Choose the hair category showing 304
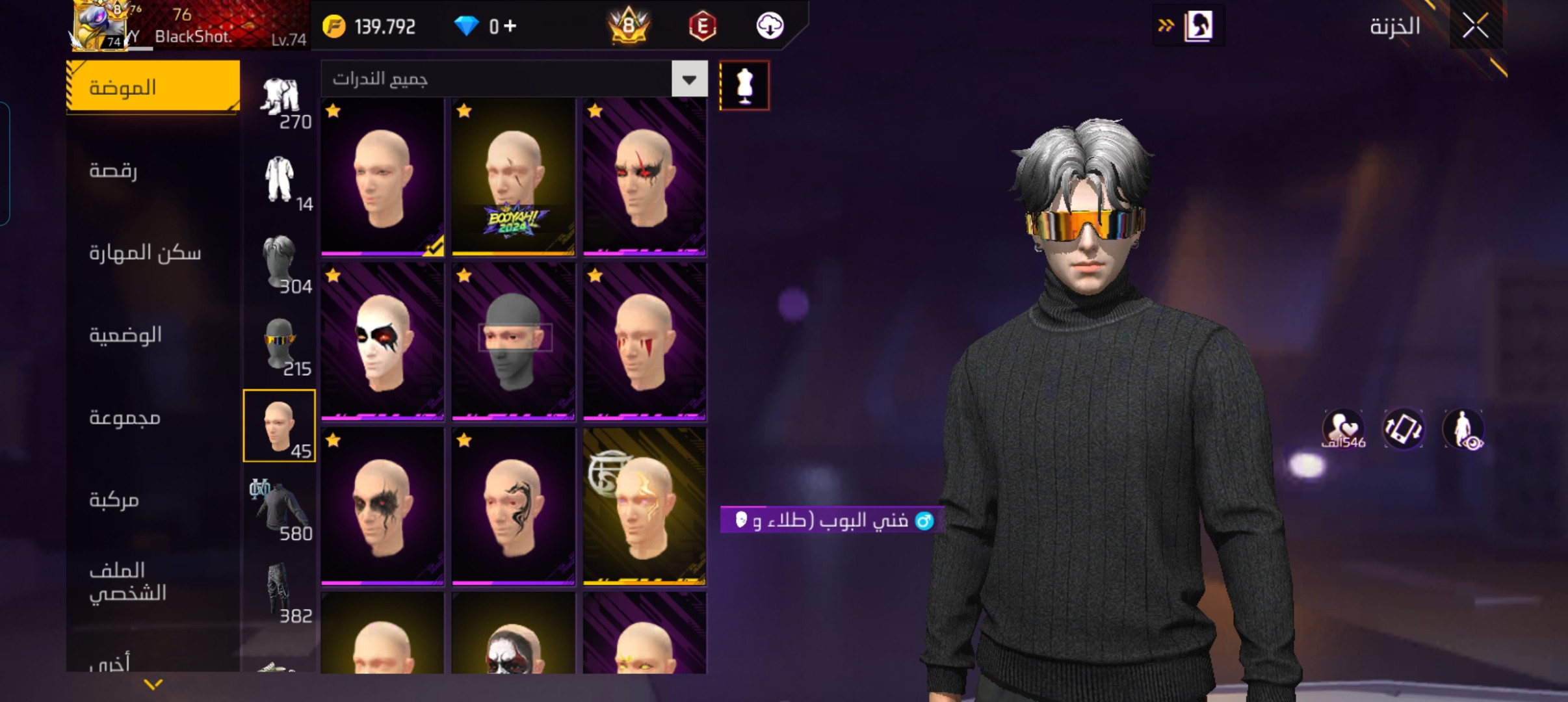 [281, 263]
